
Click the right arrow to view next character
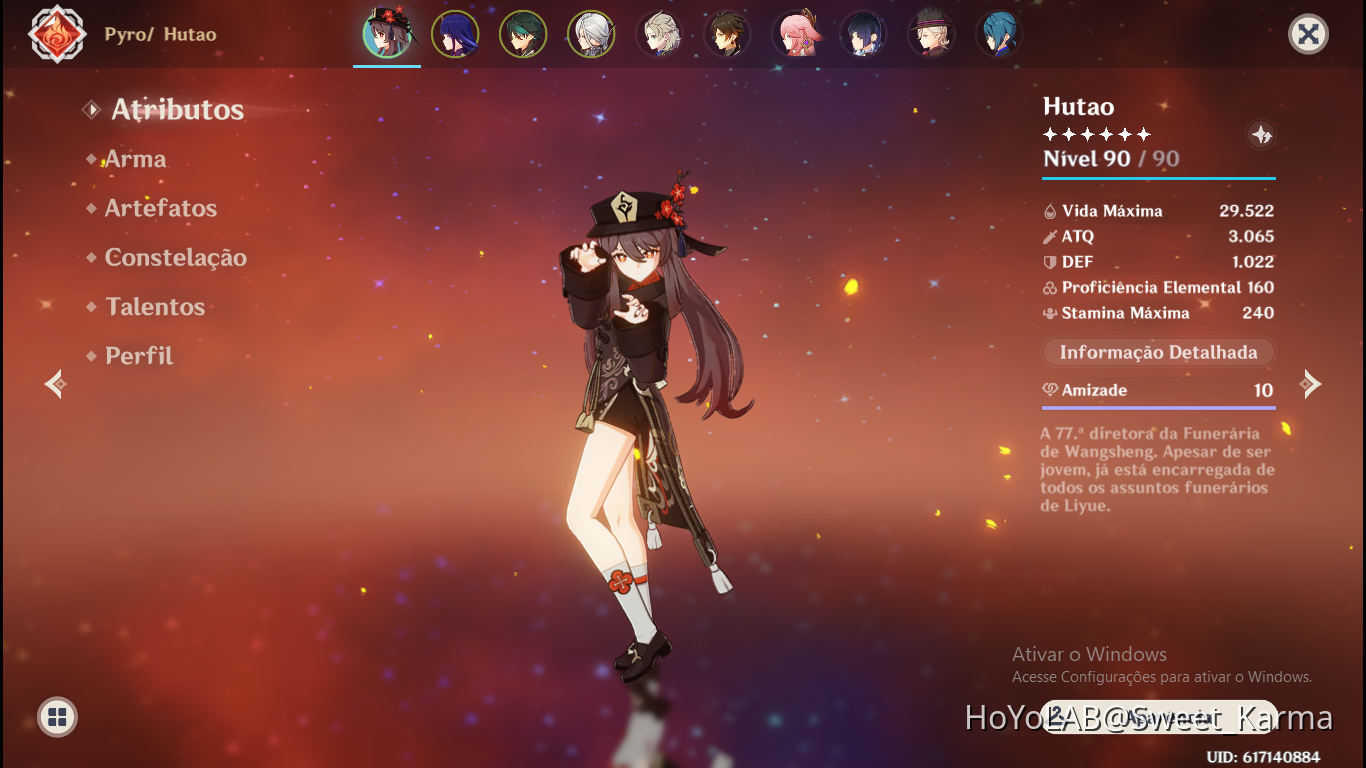tap(1311, 383)
